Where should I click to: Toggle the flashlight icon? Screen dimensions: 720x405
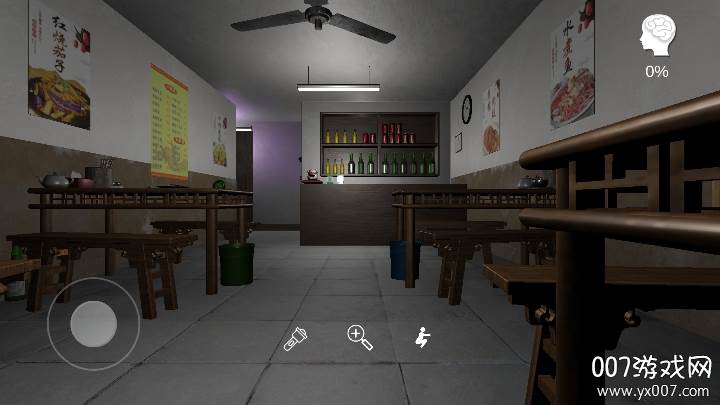295,338
